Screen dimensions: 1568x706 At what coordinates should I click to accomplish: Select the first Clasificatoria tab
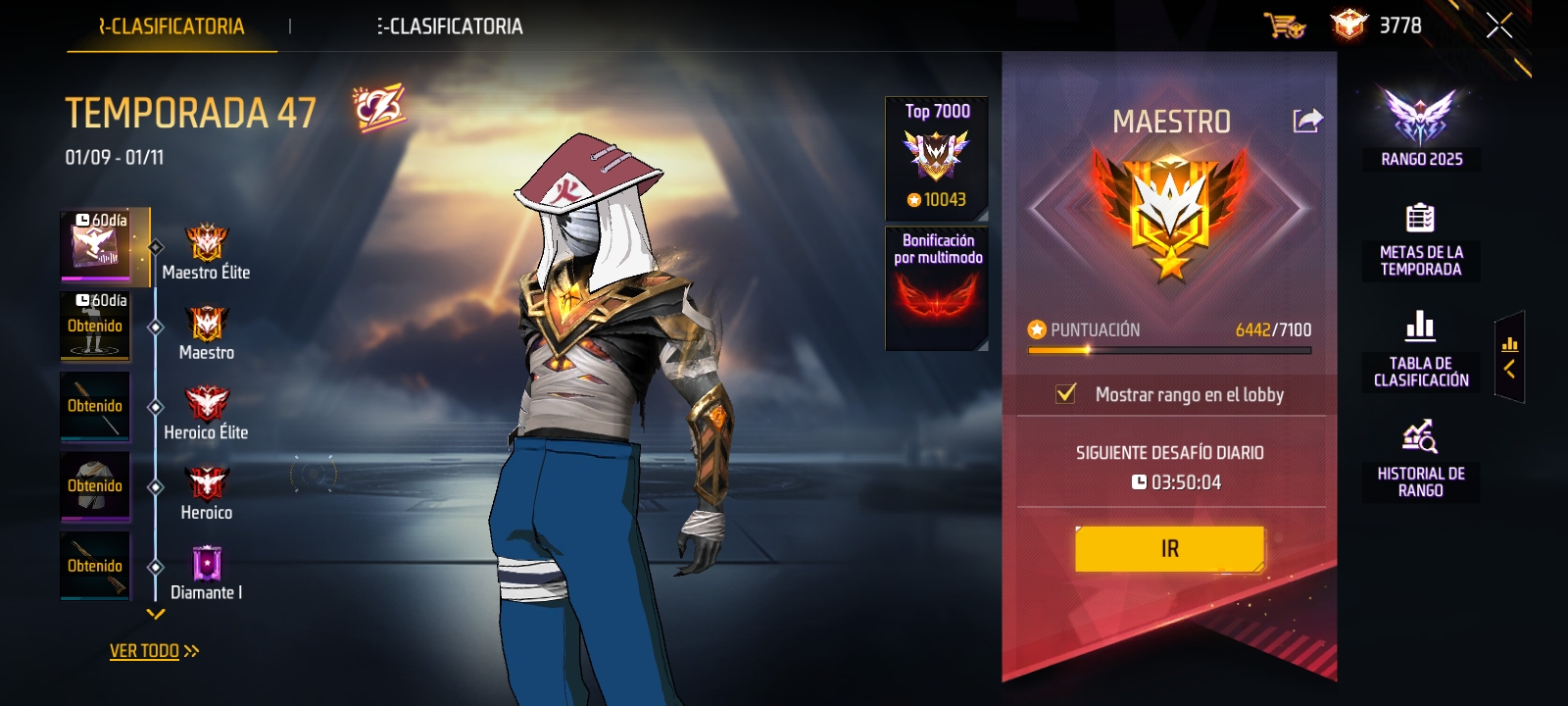171,26
